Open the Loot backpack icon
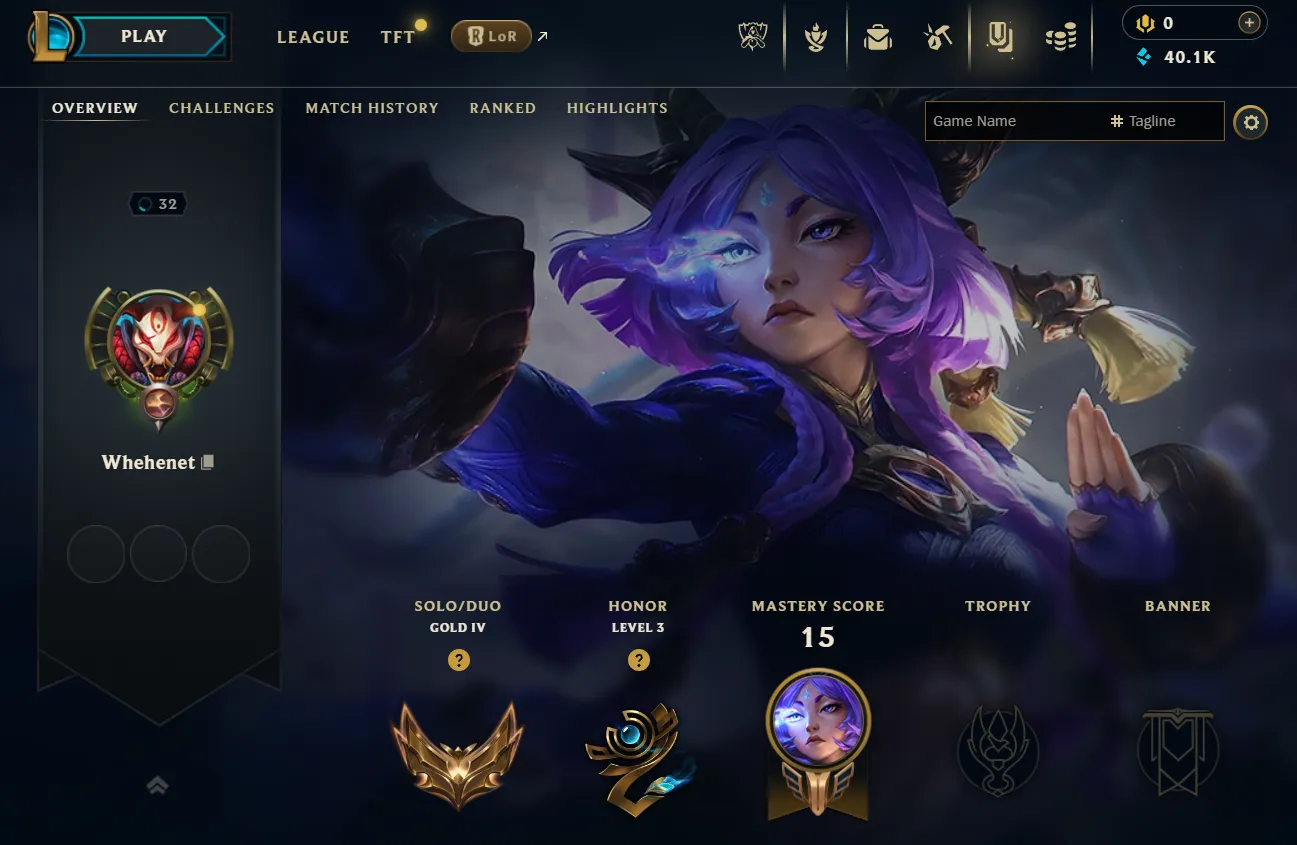1297x845 pixels. (877, 36)
